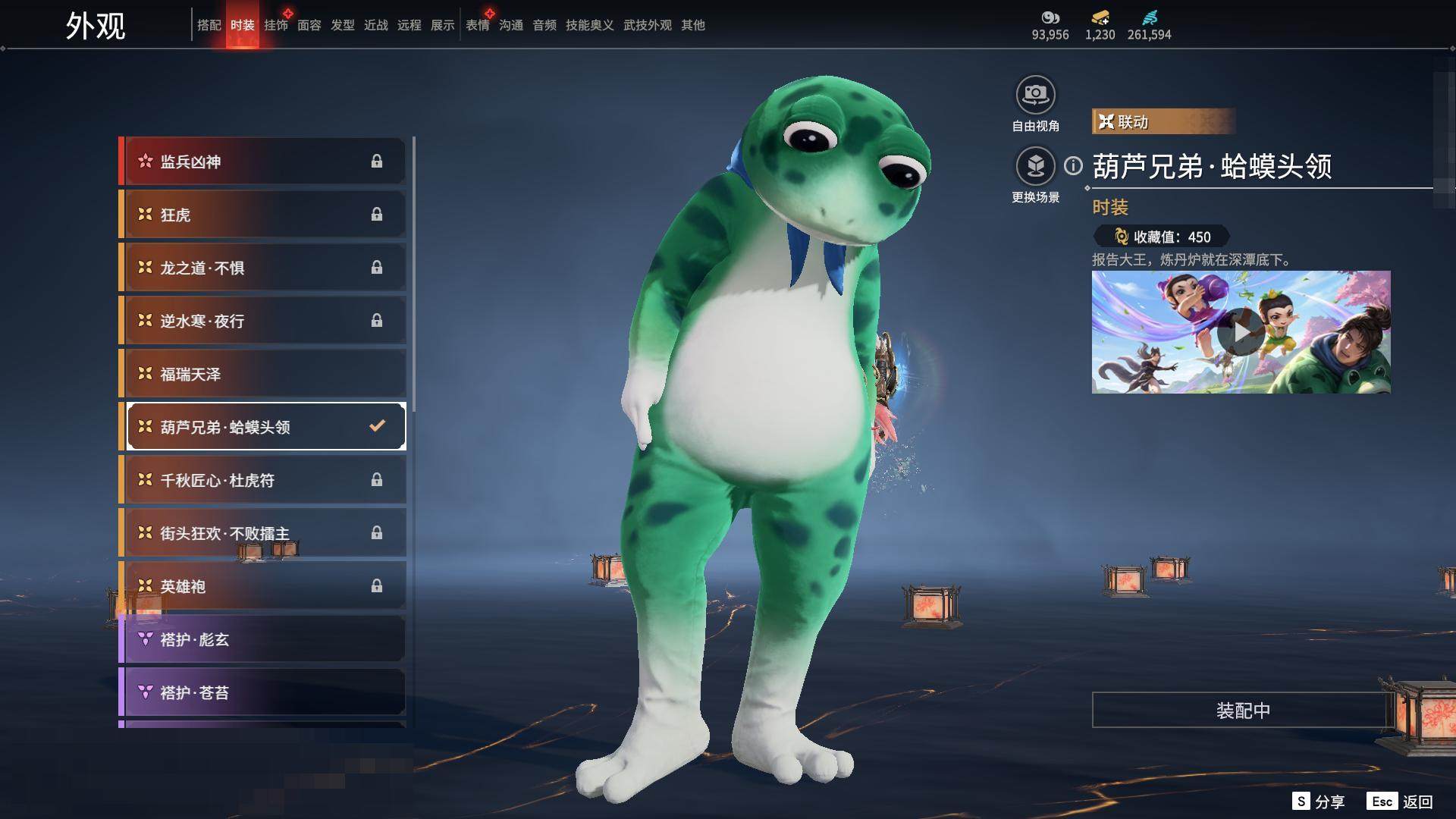The height and width of the screenshot is (819, 1456).
Task: Select the 面容 face tab
Action: pyautogui.click(x=309, y=25)
